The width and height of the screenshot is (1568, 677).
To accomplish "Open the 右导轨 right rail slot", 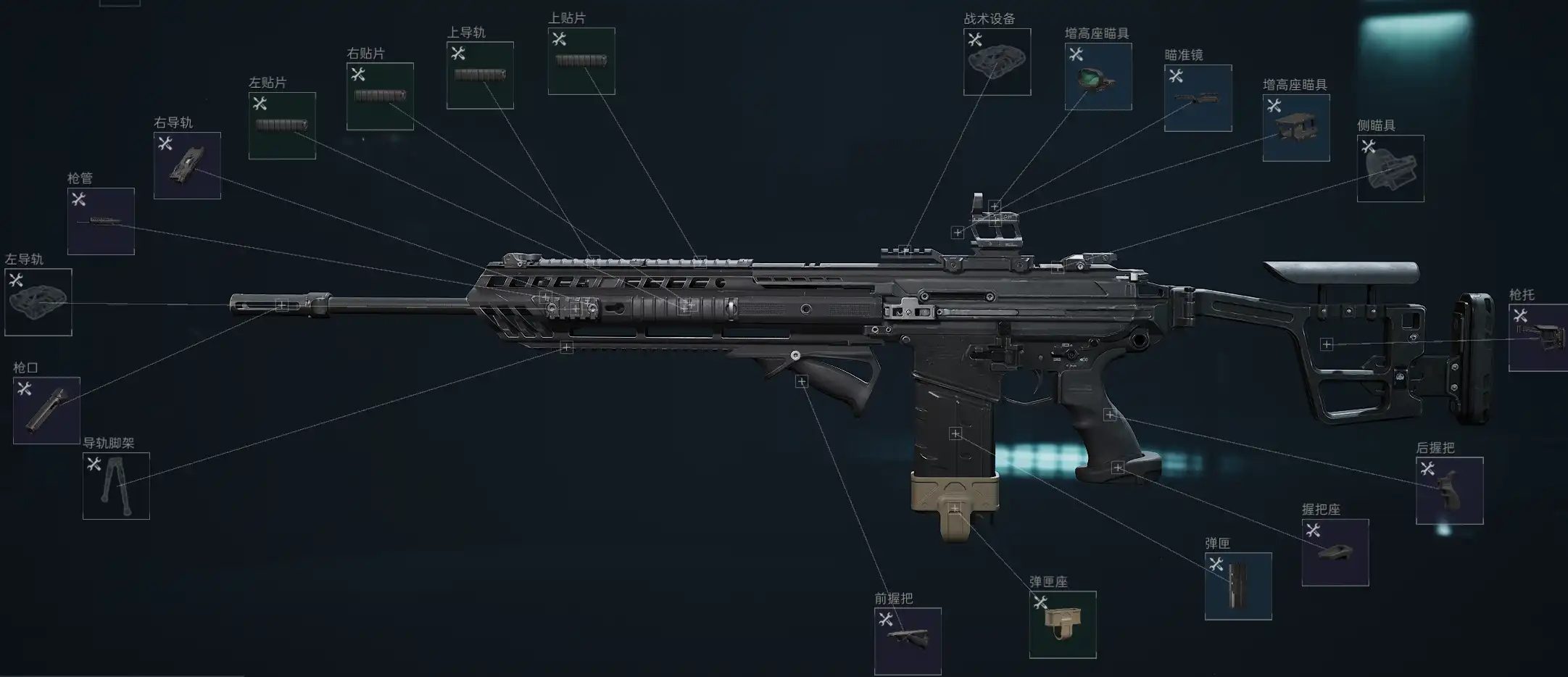I will tap(187, 165).
